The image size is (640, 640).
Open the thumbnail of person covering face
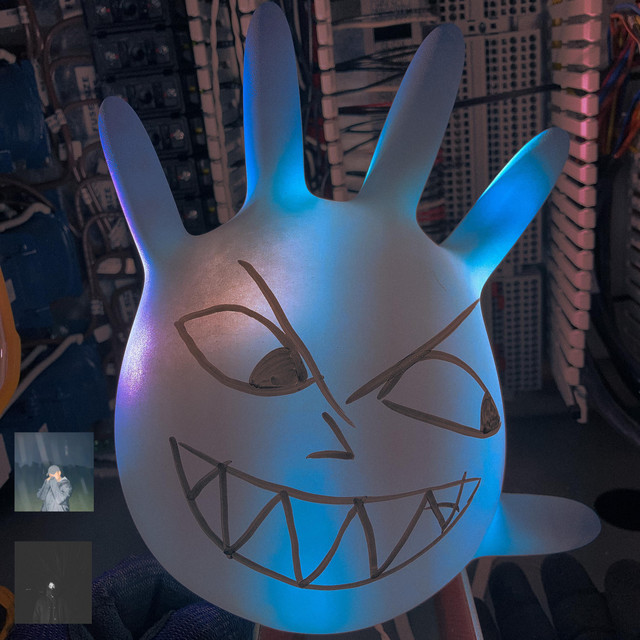pos(54,472)
